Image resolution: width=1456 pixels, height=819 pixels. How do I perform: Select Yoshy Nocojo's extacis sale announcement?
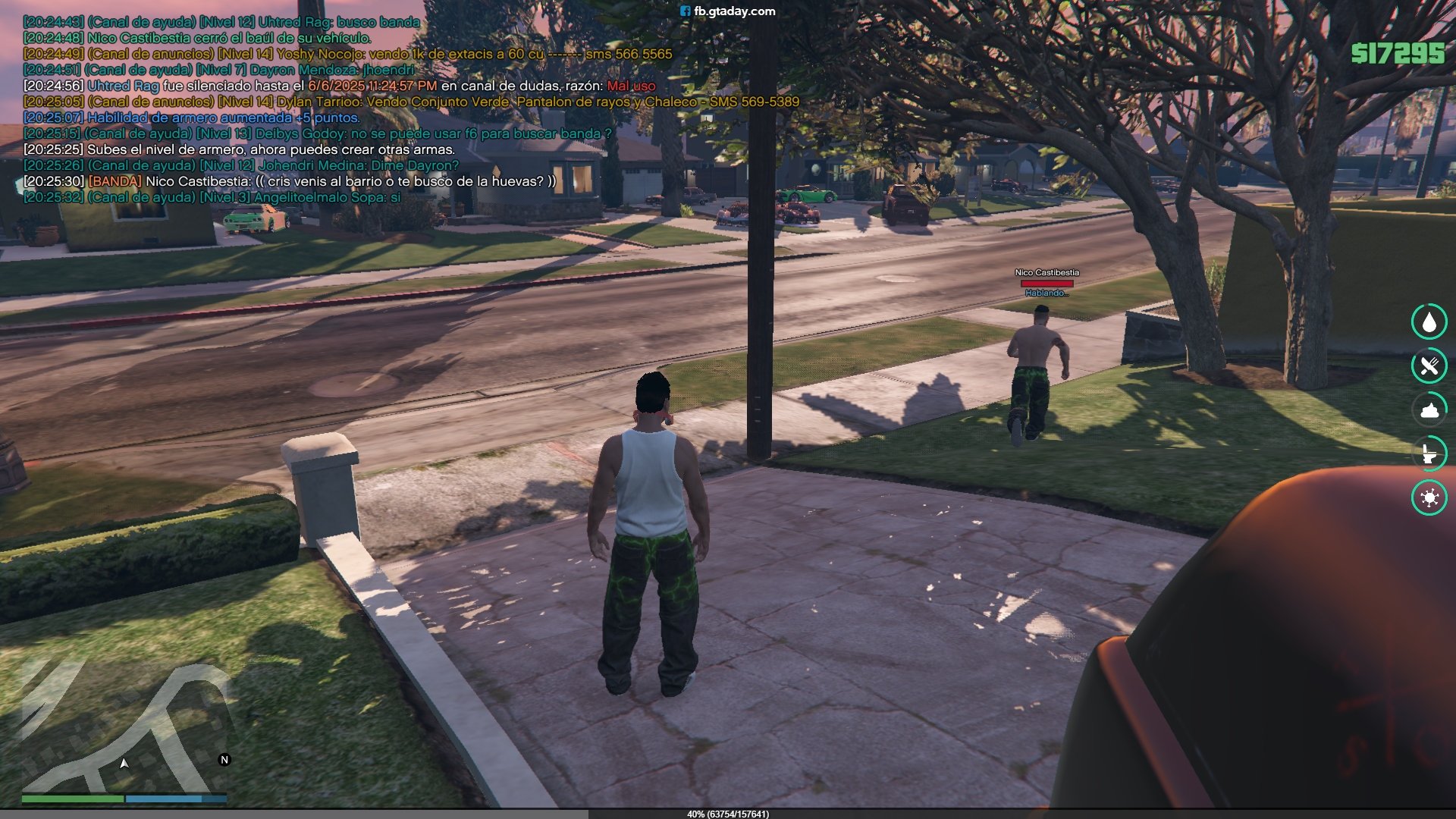tap(347, 54)
